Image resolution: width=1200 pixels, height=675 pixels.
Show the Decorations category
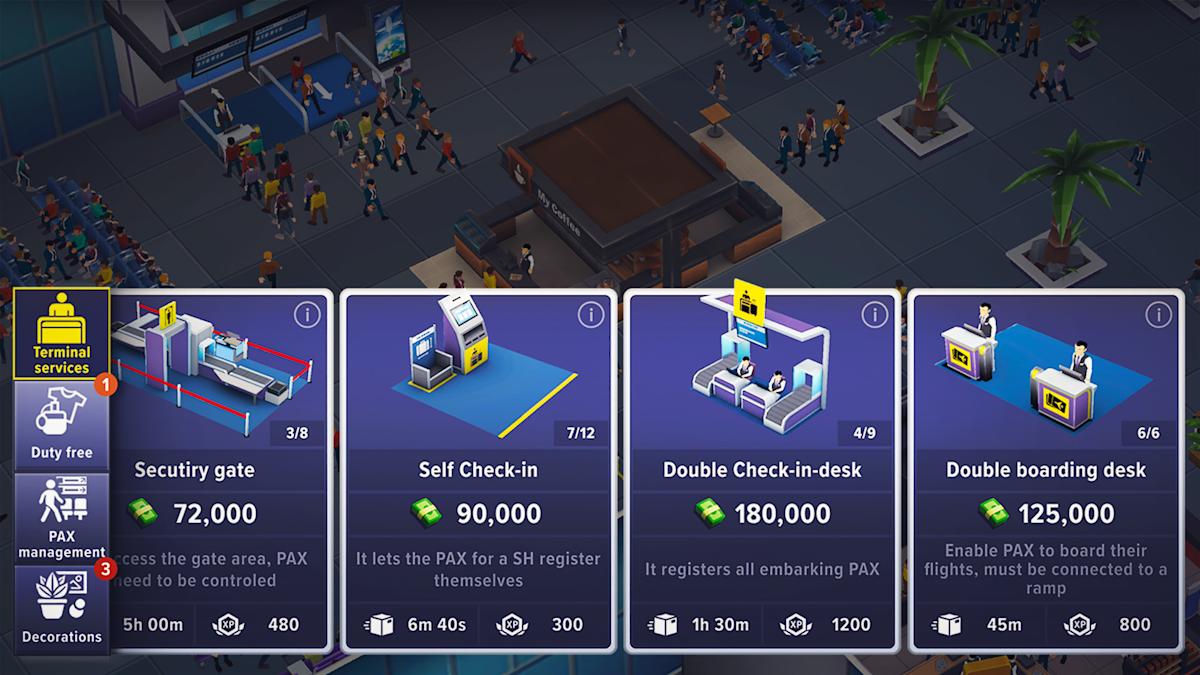[x=62, y=609]
